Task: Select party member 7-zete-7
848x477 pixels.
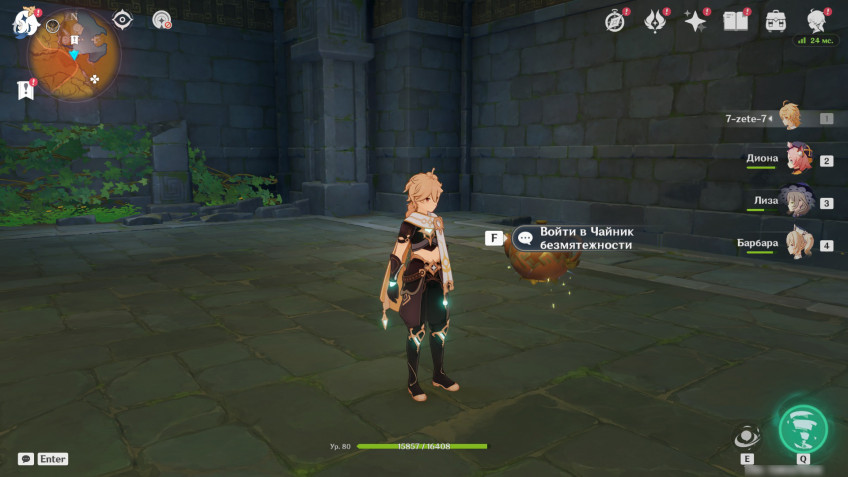Action: click(x=790, y=118)
